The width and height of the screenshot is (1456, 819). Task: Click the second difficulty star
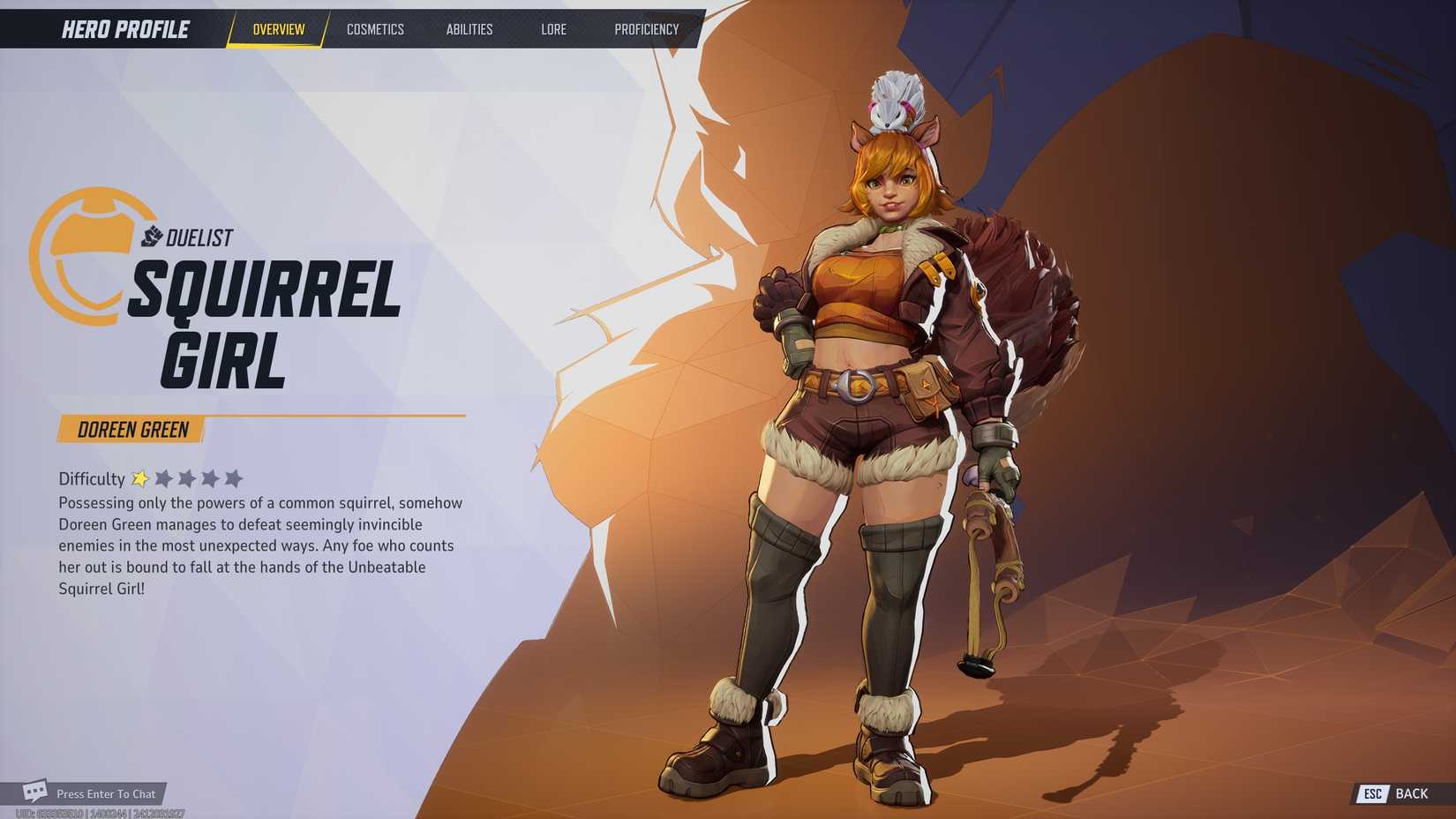click(164, 477)
